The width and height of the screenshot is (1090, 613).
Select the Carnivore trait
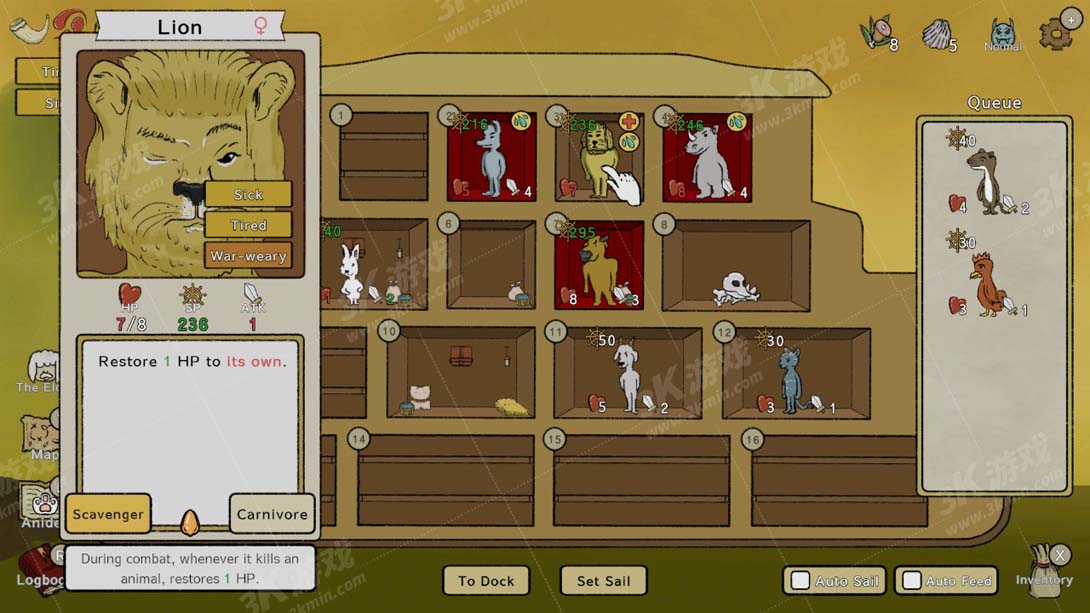272,514
